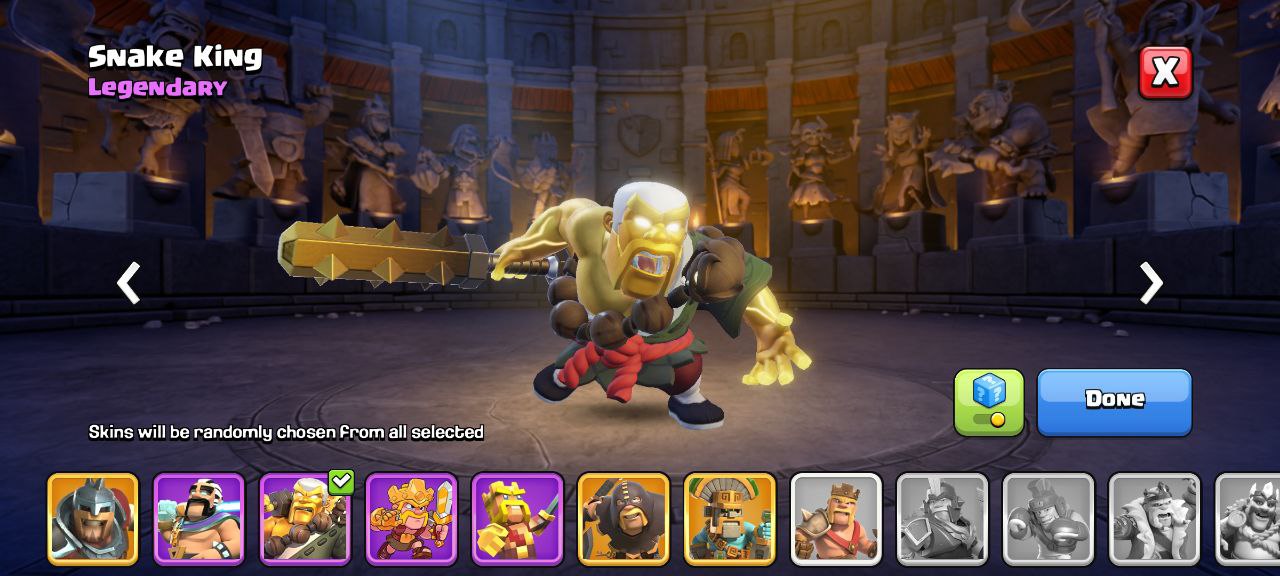
Task: Close the skin selection screen
Action: pos(1165,72)
